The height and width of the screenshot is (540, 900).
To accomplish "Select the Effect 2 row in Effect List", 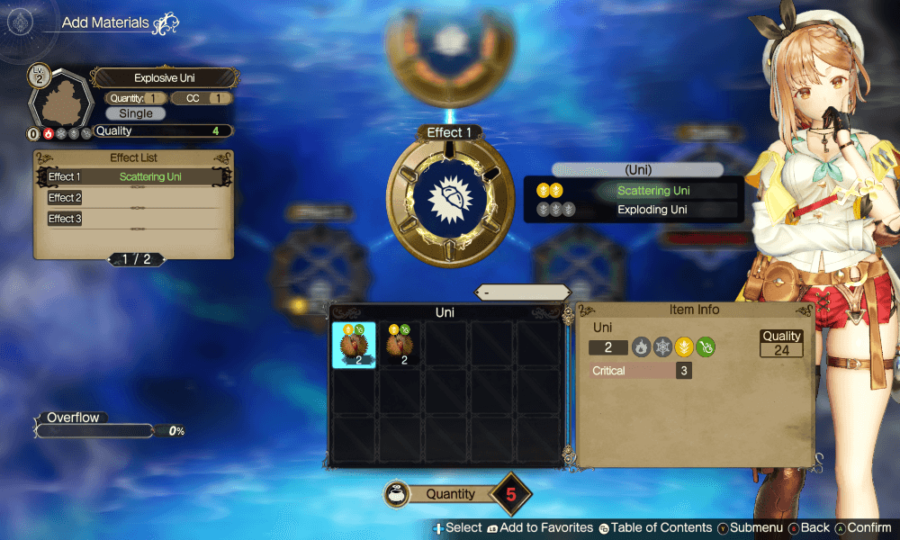I will pos(134,198).
